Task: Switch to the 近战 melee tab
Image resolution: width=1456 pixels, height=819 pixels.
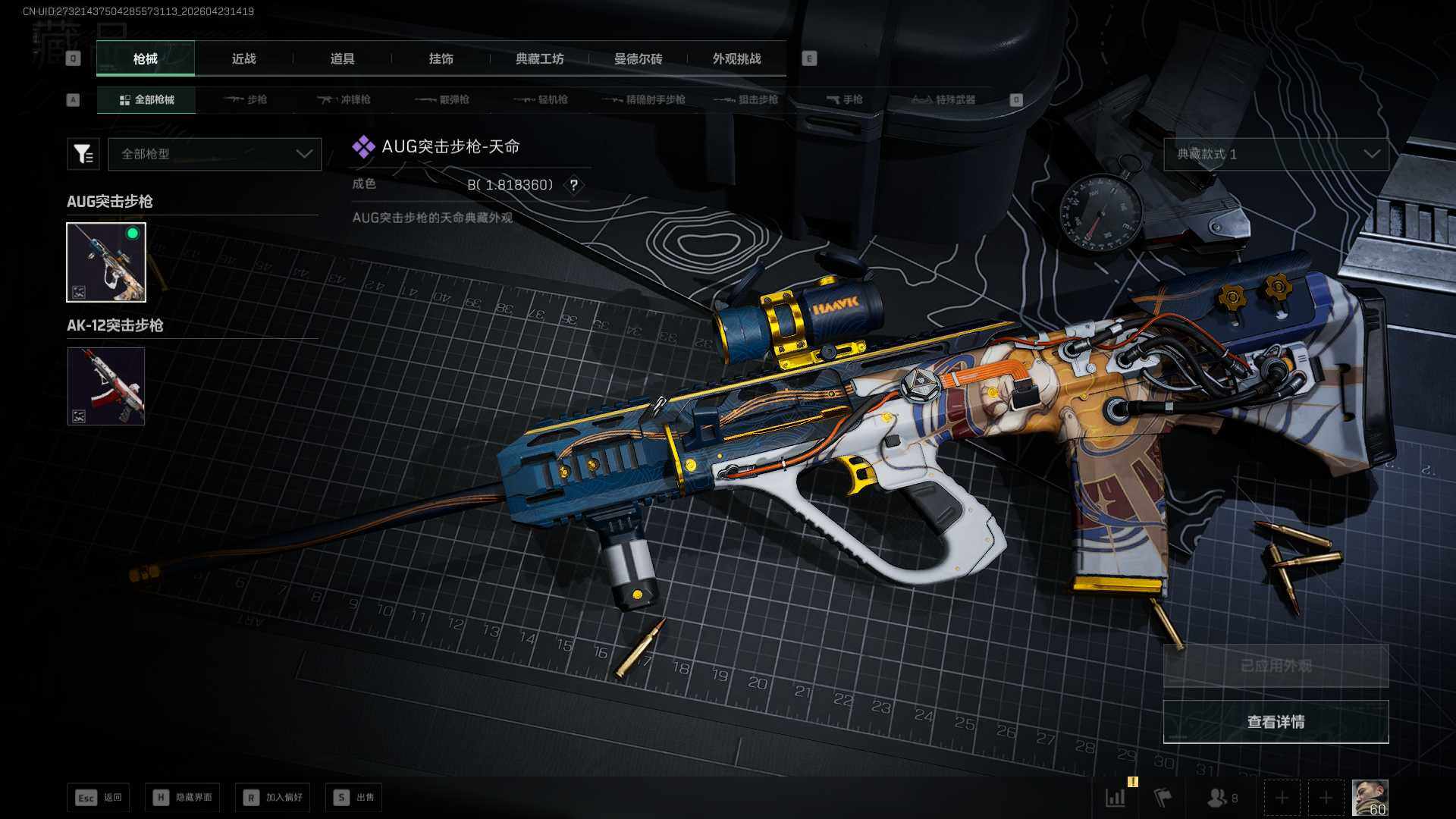Action: click(x=243, y=59)
